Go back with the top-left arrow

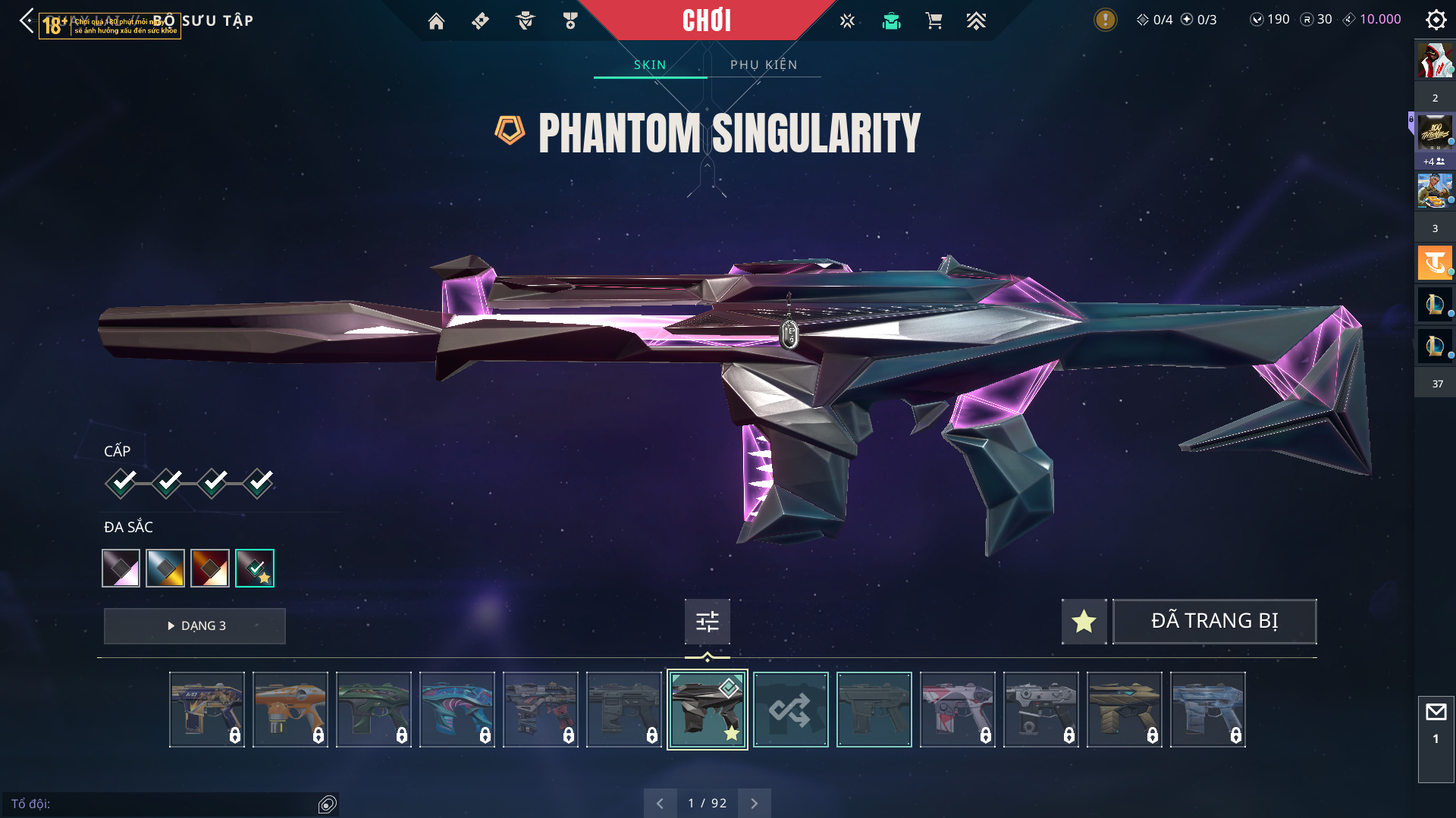(x=27, y=20)
